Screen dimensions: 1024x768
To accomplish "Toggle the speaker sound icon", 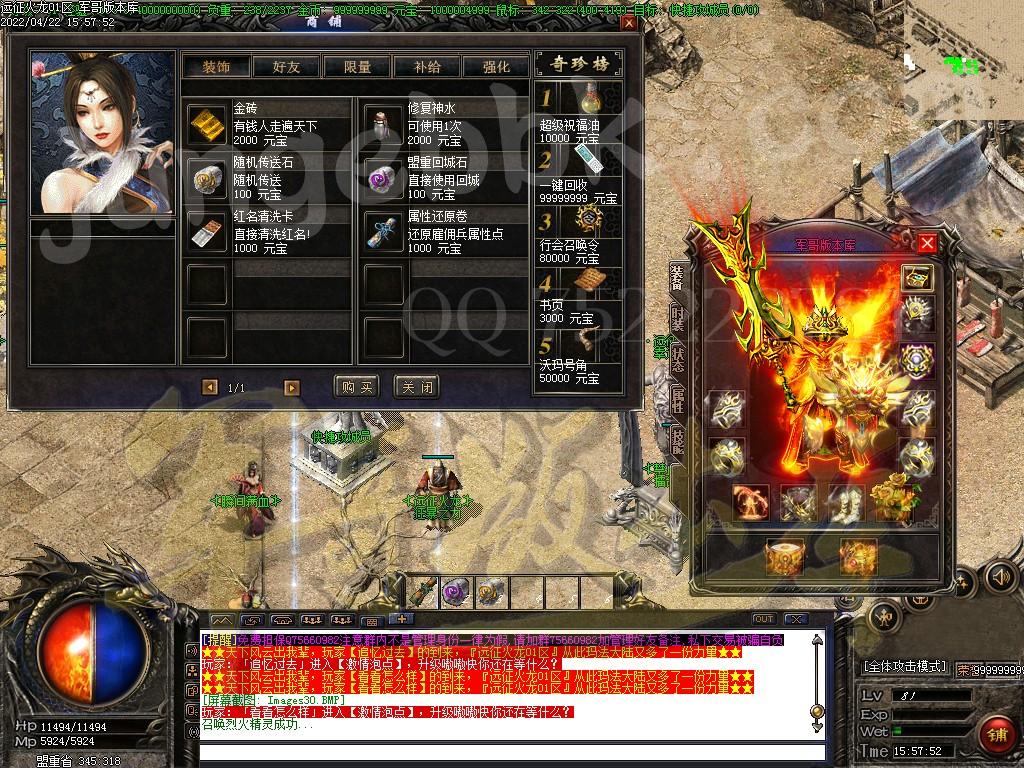I will [999, 577].
